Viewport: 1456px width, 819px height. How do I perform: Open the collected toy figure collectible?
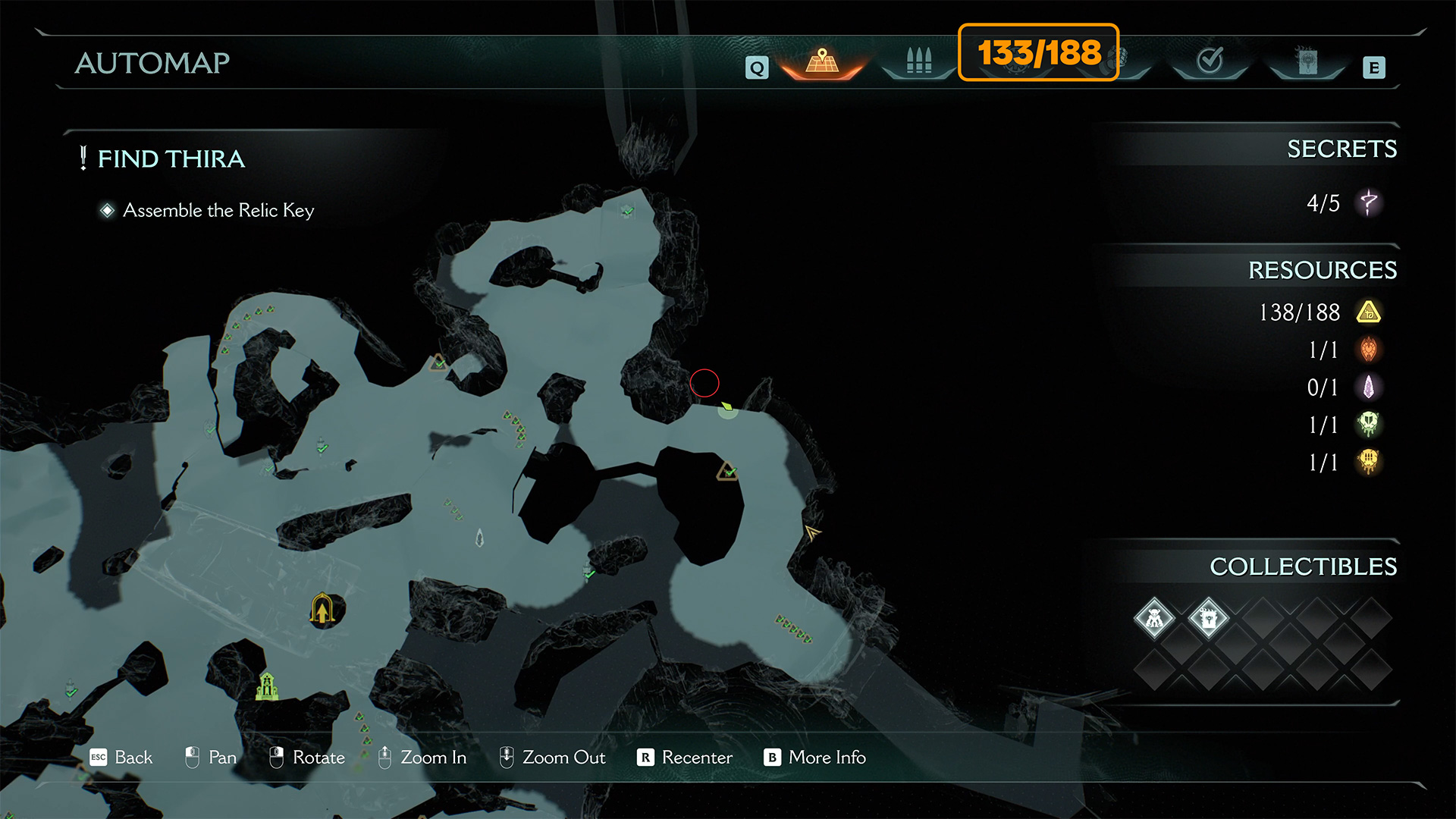coord(1154,619)
